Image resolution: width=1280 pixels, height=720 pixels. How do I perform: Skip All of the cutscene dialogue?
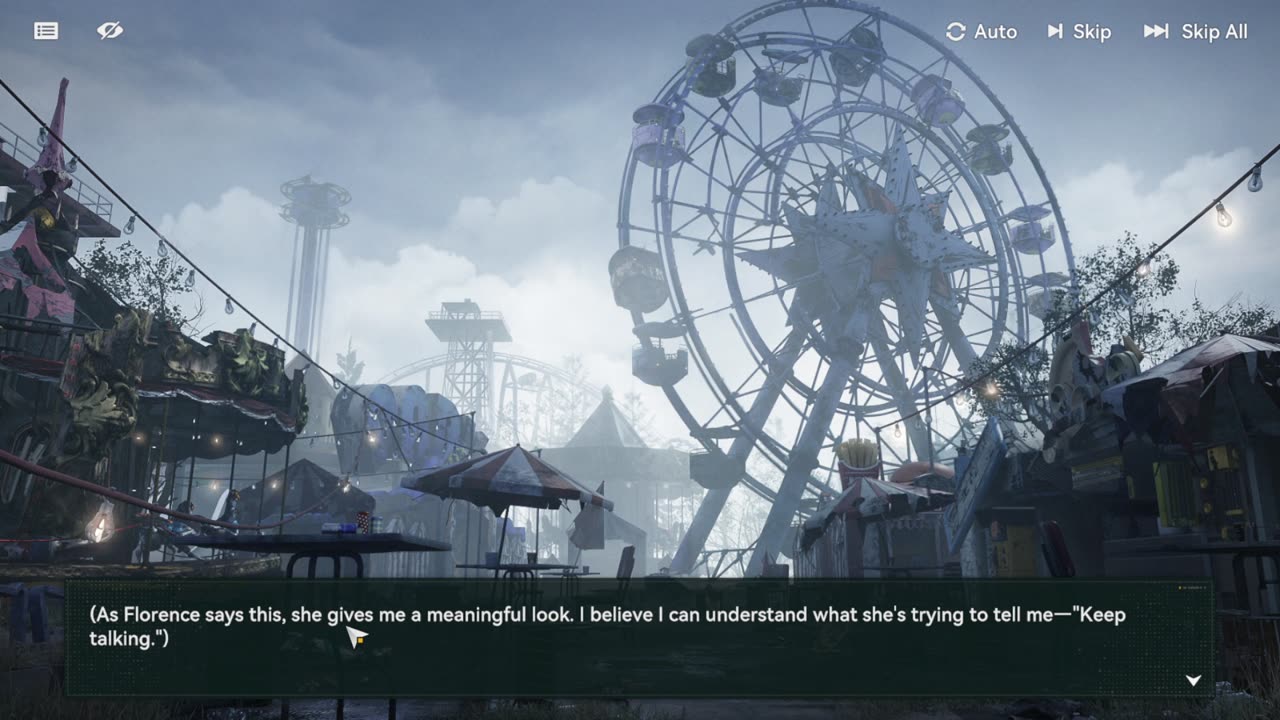[1196, 32]
